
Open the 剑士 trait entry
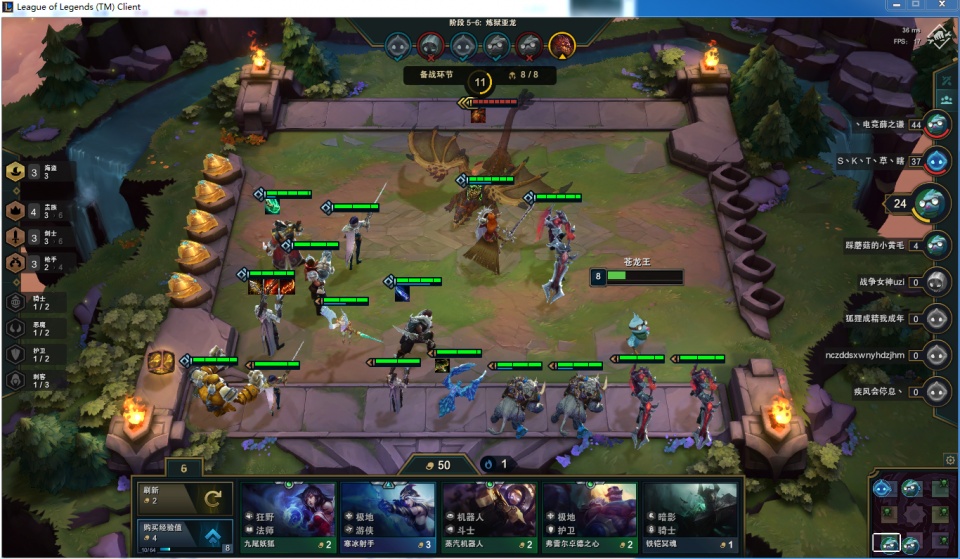[x=17, y=237]
